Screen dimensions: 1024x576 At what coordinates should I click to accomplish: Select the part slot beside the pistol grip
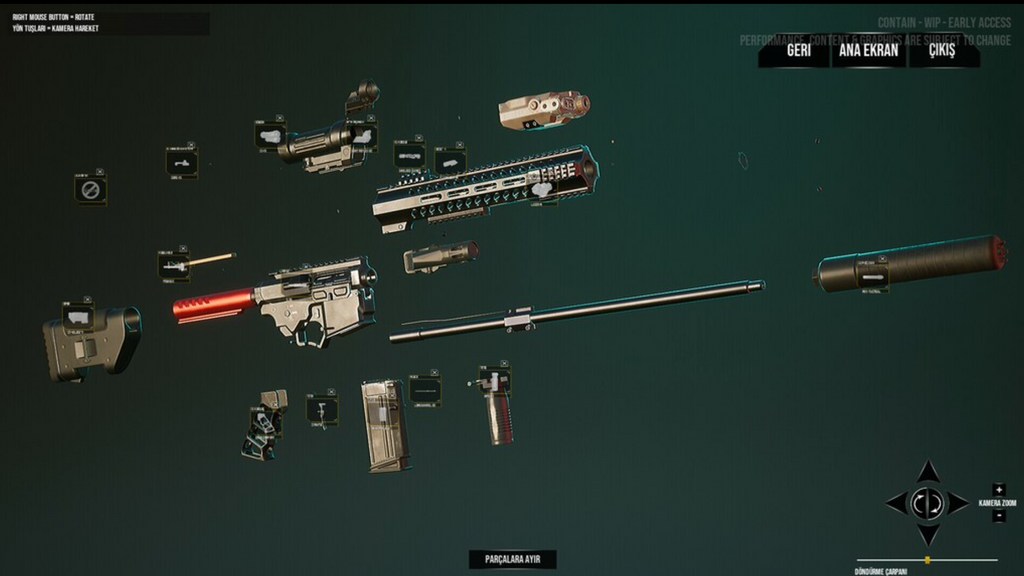click(322, 409)
